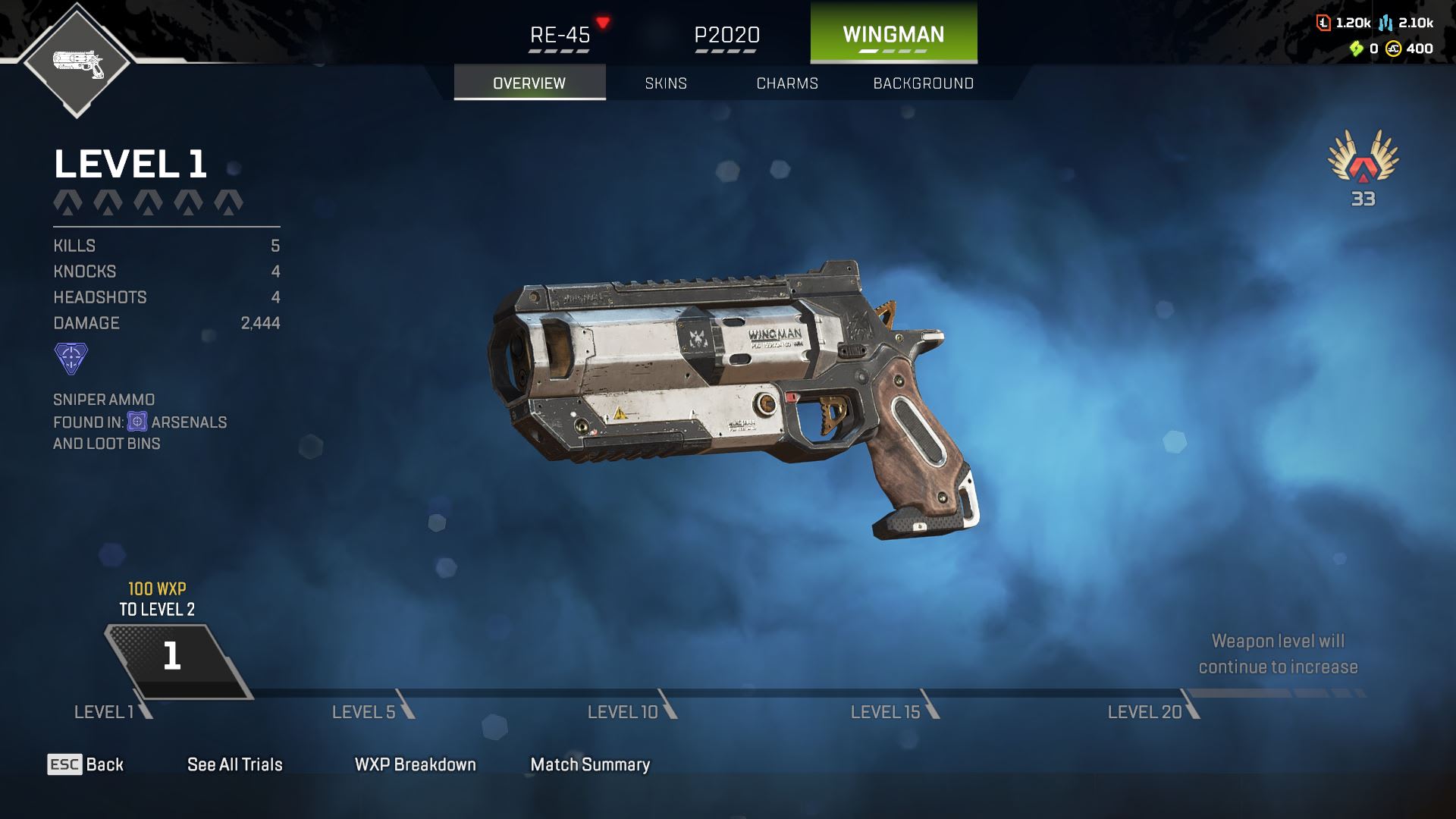This screenshot has height=819, width=1456.
Task: Choose the Wingman weapon tab
Action: tap(893, 33)
